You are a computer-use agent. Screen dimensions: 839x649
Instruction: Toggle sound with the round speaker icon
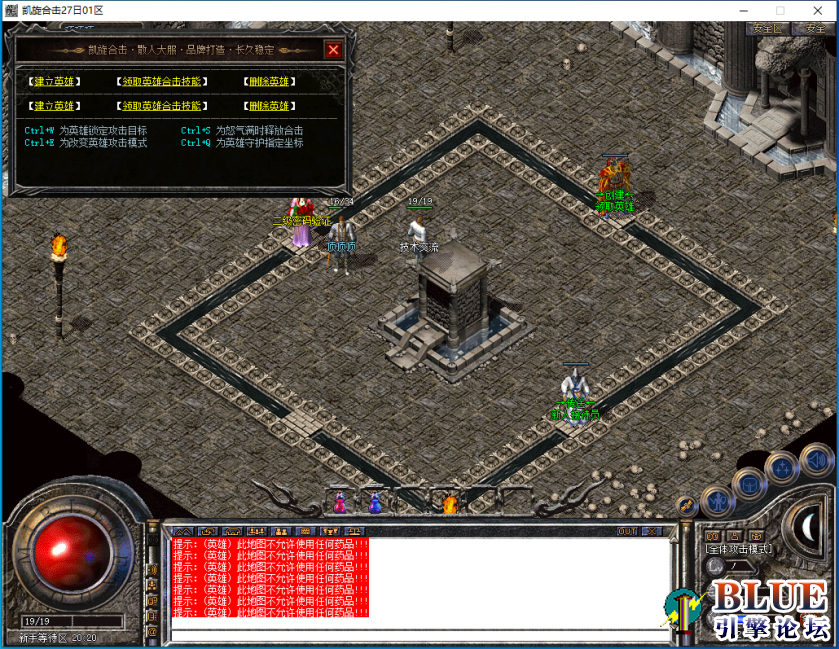click(816, 460)
